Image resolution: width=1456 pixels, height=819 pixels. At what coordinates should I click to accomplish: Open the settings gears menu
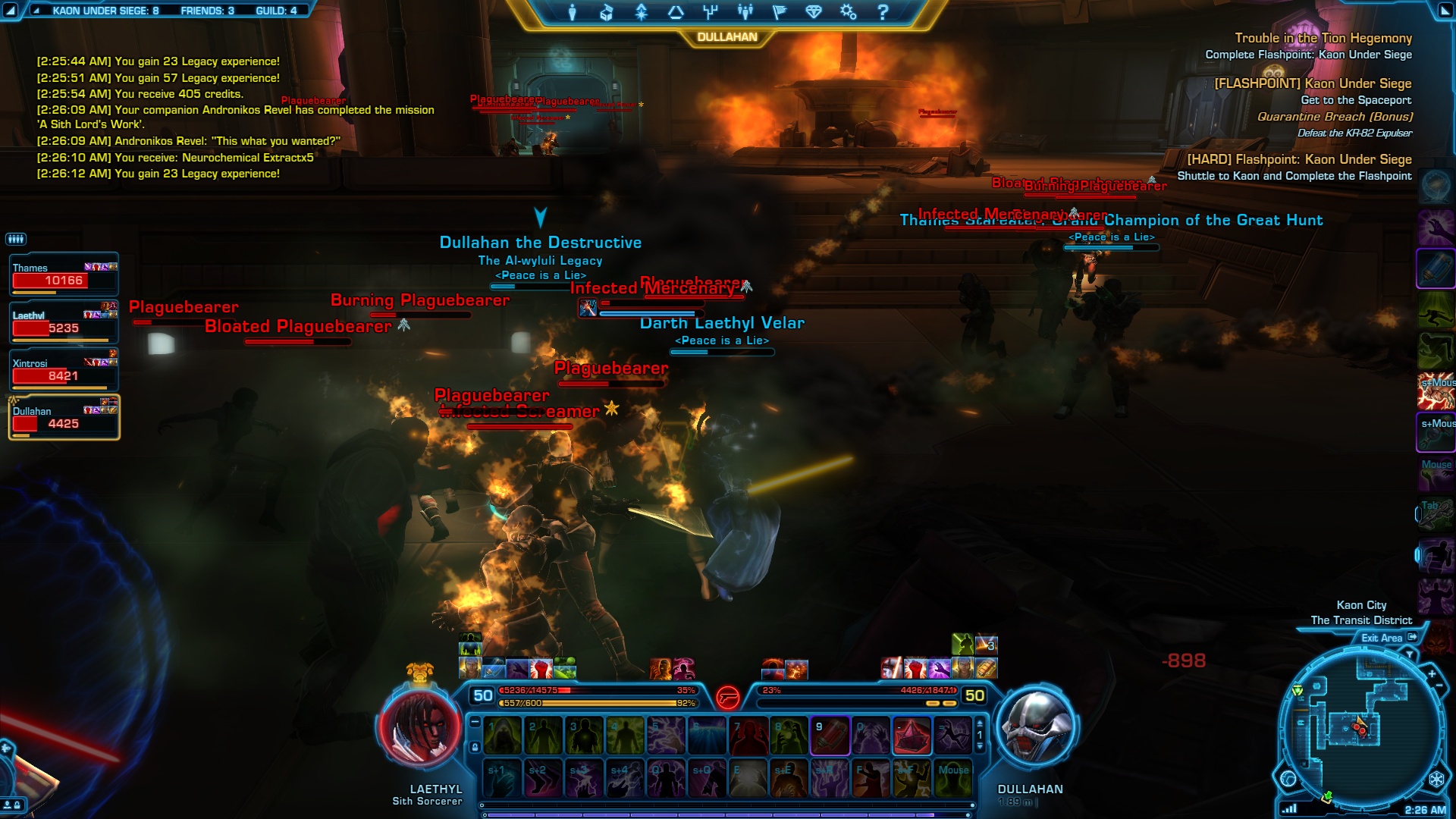point(848,12)
